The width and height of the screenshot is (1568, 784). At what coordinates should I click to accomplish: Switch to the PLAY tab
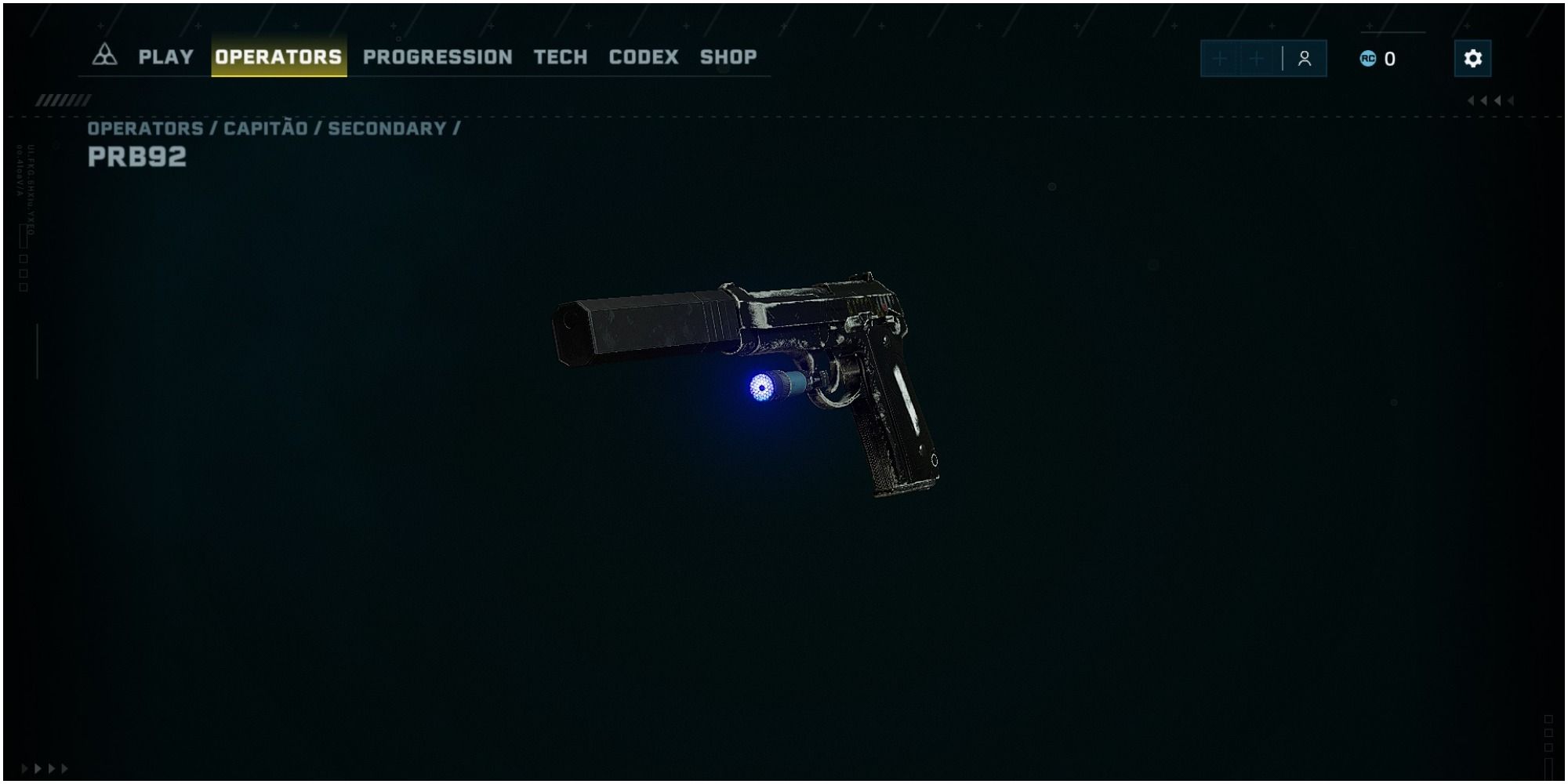coord(165,56)
